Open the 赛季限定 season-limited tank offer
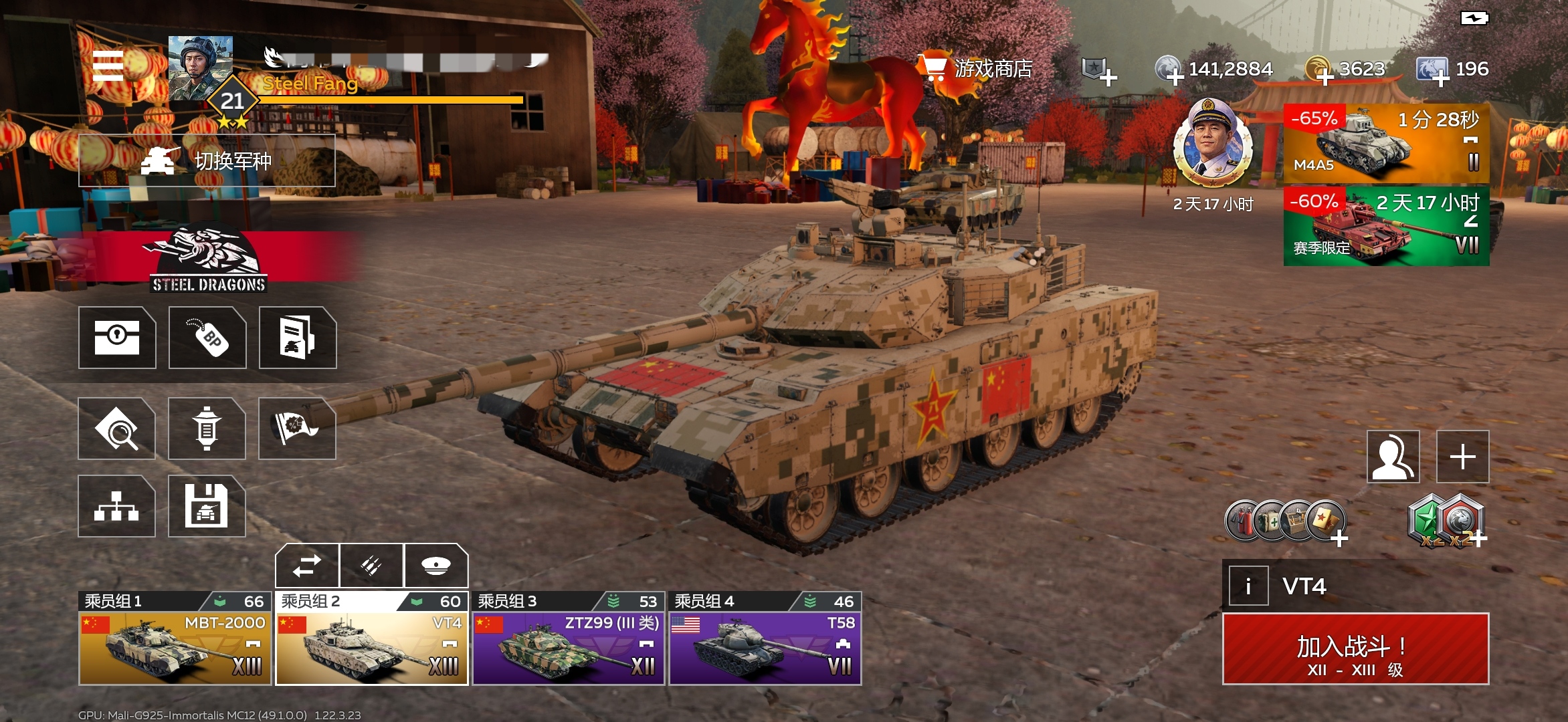This screenshot has width=1568, height=722. 1386,226
